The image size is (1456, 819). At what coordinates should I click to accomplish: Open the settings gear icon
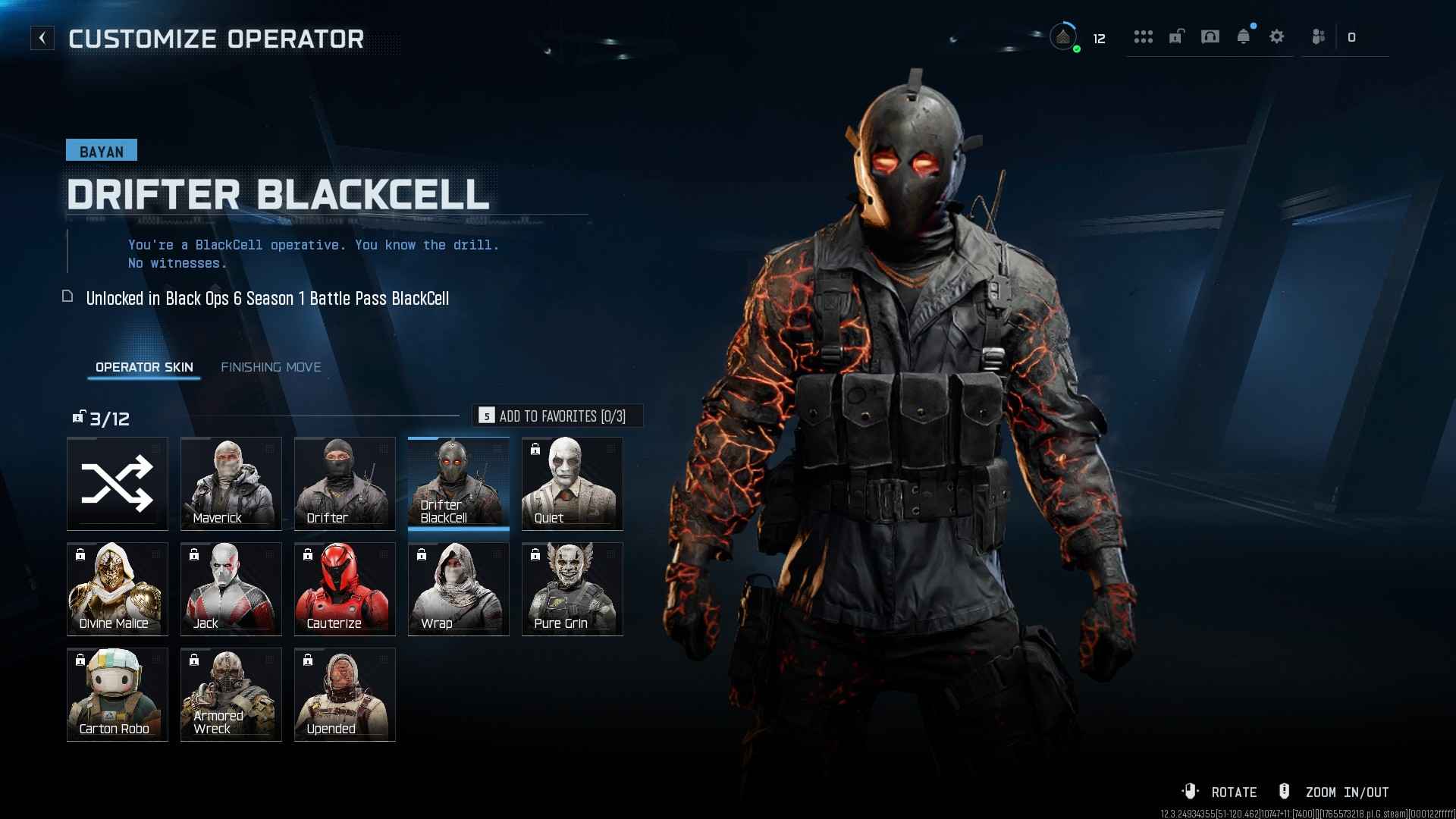pos(1277,36)
